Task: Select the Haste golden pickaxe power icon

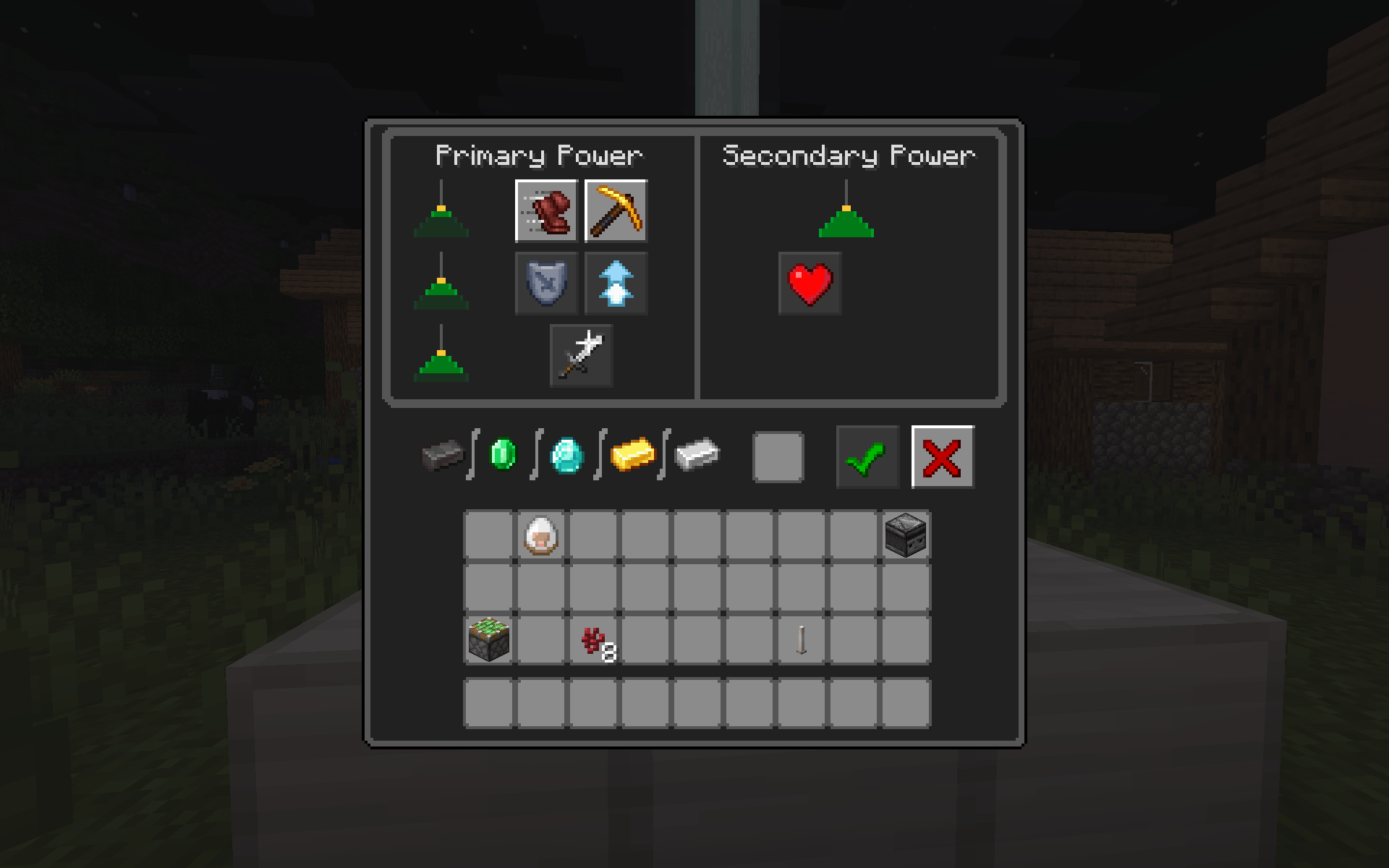Action: (616, 211)
